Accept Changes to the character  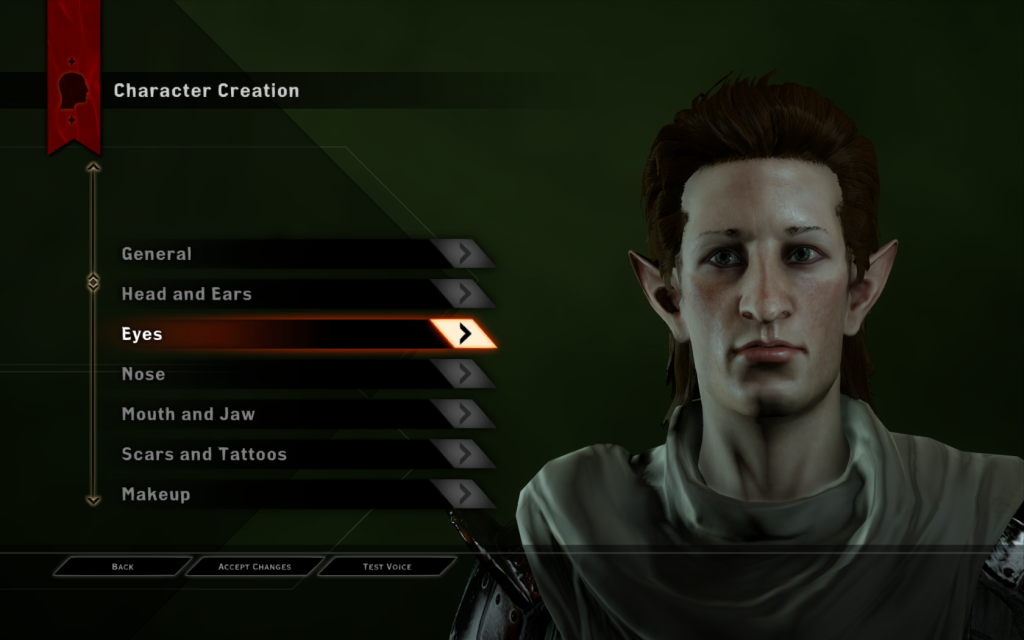[x=255, y=567]
